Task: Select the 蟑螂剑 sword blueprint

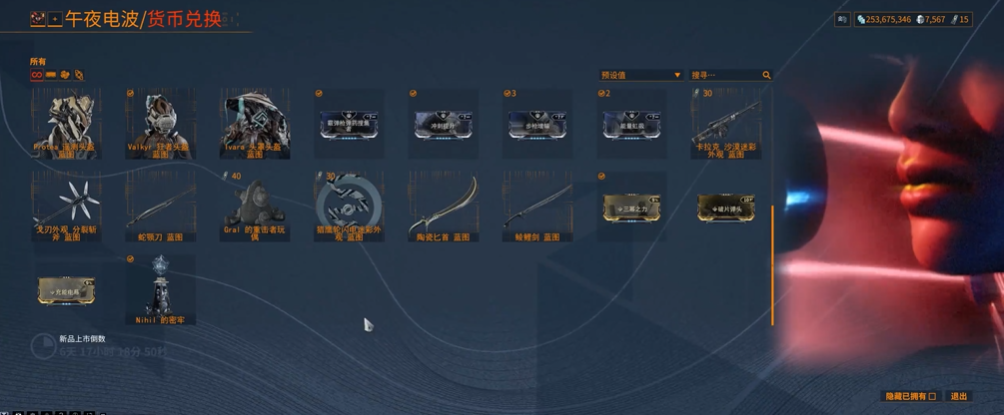Action: click(x=537, y=206)
